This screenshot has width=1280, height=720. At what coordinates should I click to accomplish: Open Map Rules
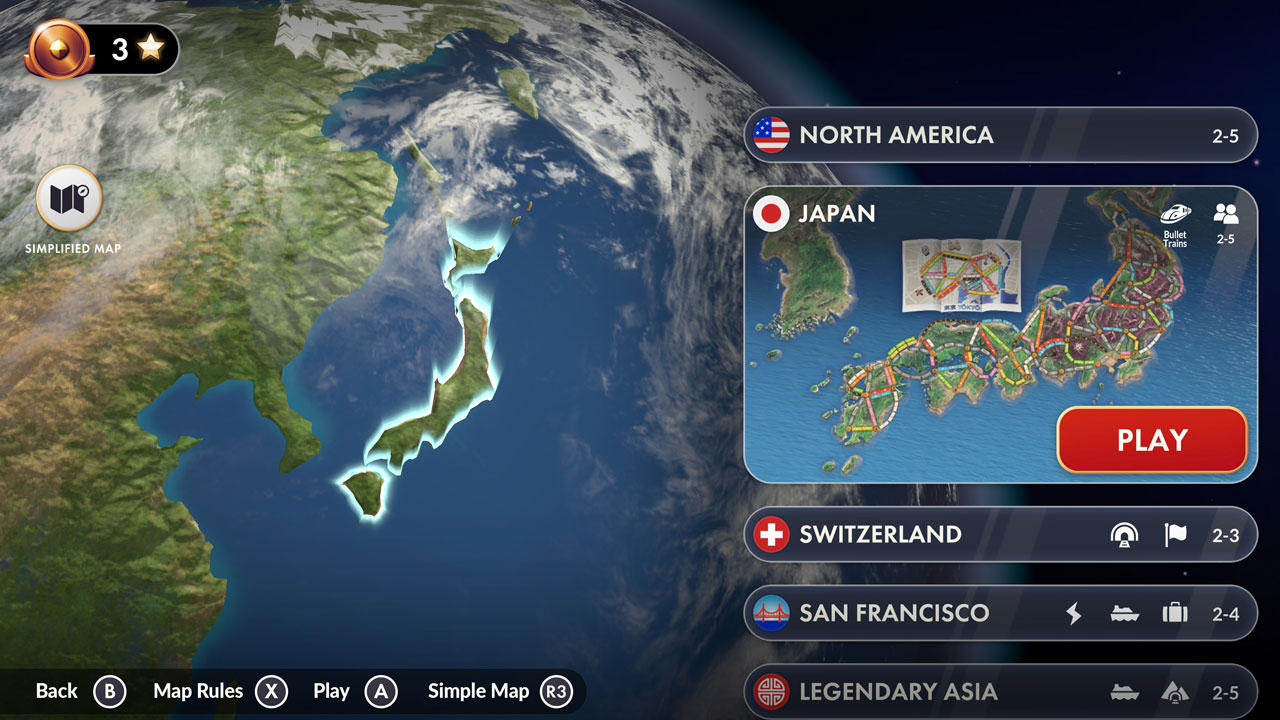click(x=198, y=690)
